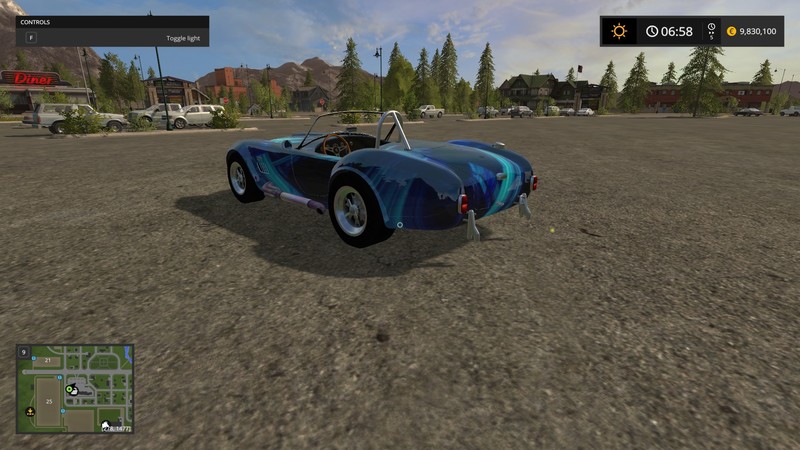Click the gold wheat marker on minimap
The height and width of the screenshot is (450, 800).
(x=30, y=411)
